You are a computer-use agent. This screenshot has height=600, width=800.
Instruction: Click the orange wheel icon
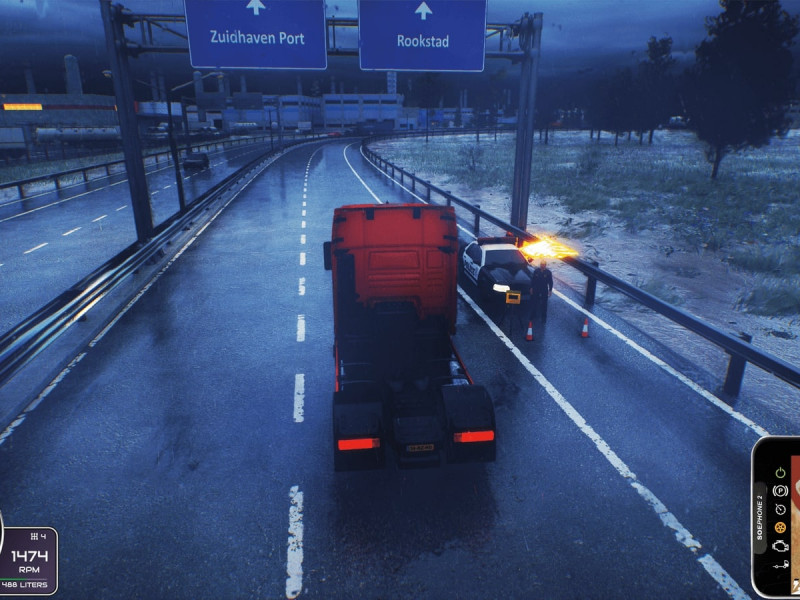[x=781, y=527]
